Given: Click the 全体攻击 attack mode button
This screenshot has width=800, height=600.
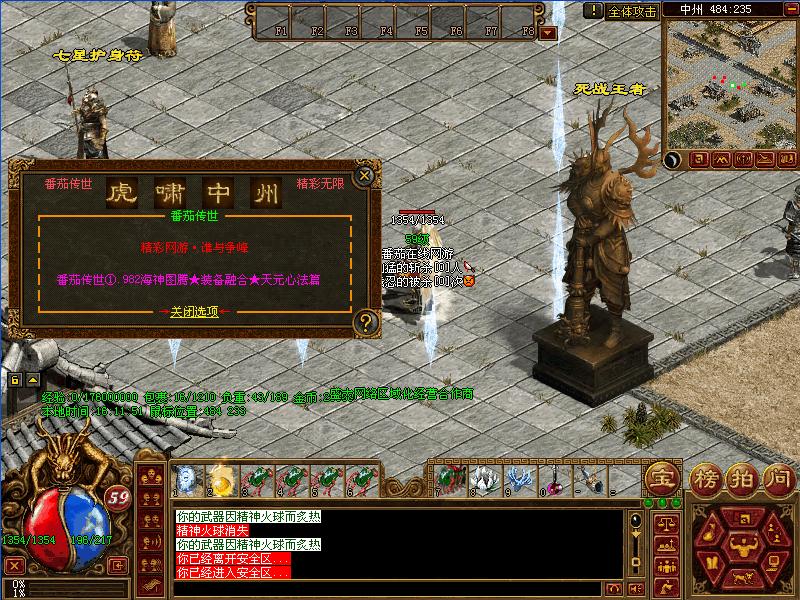Looking at the screenshot, I should point(632,11).
